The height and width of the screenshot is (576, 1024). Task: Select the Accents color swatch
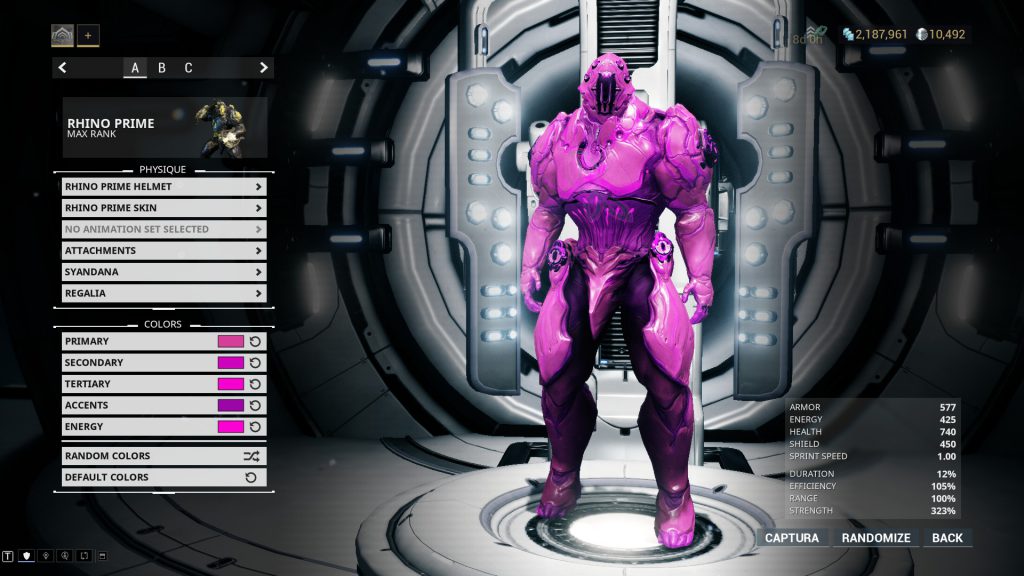(231, 406)
